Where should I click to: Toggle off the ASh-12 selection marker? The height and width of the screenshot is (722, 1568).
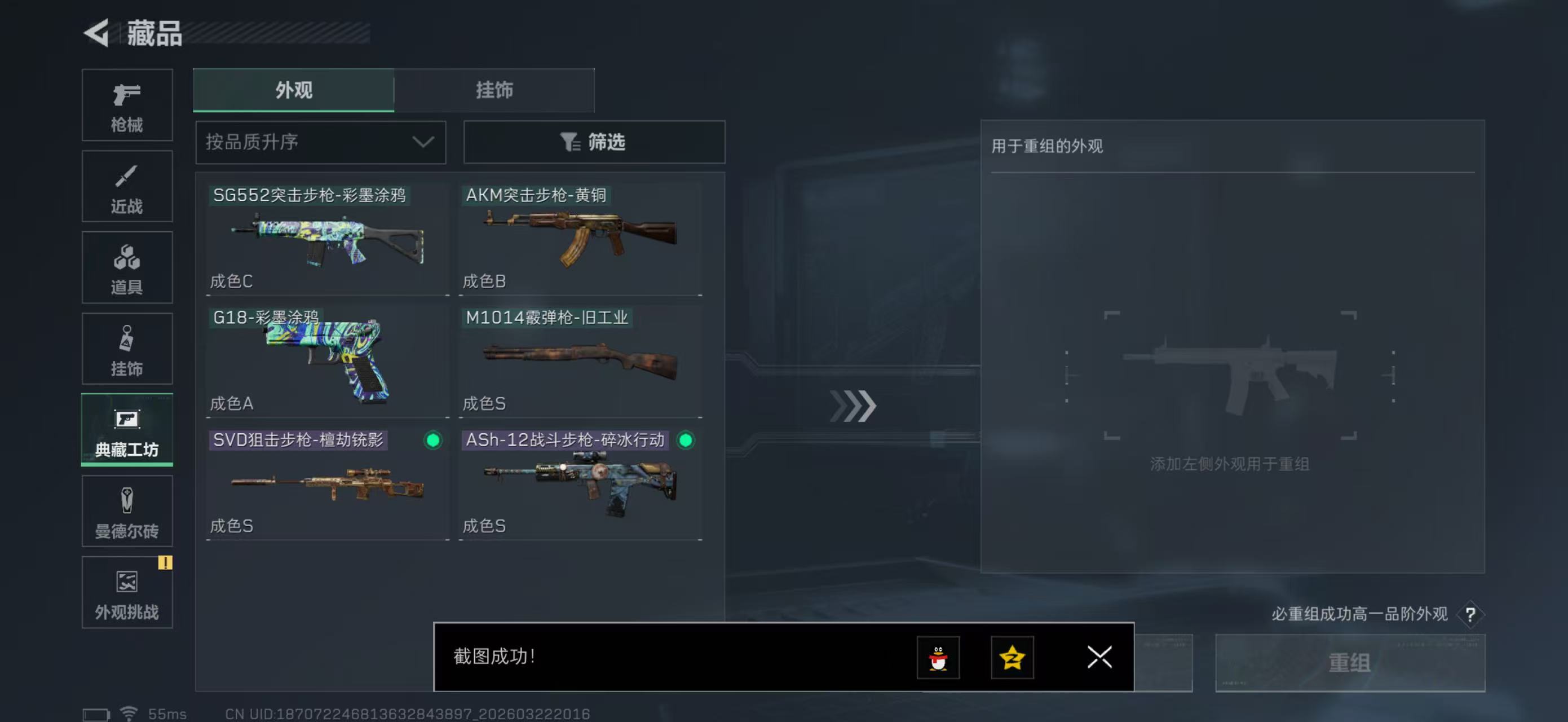[x=687, y=441]
